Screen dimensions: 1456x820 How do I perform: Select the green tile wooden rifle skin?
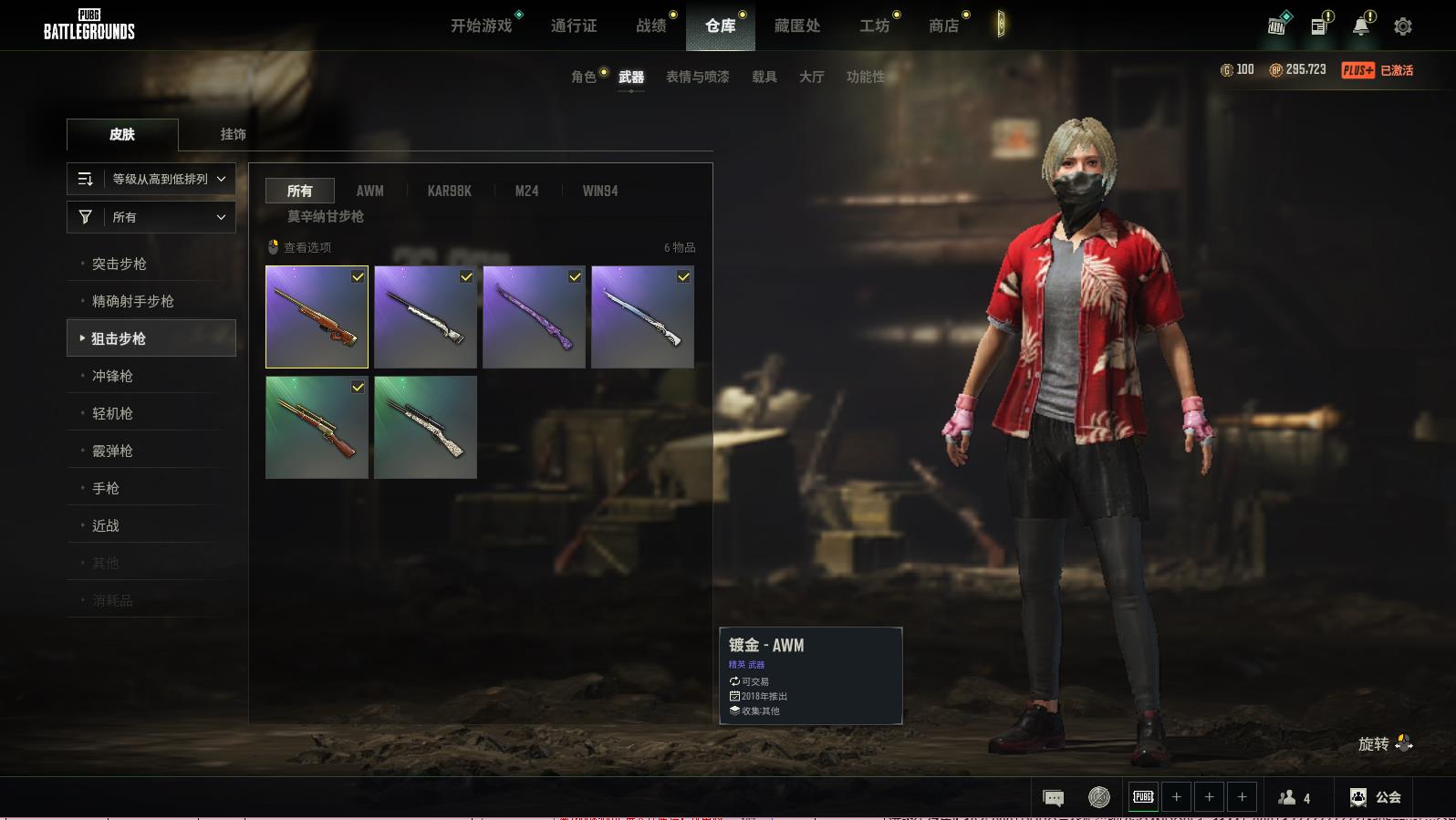[317, 427]
